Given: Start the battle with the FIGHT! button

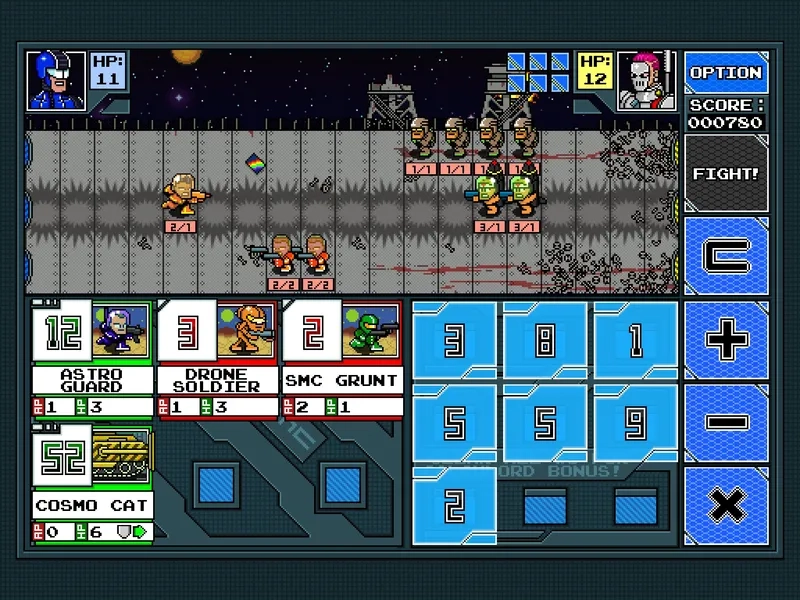Looking at the screenshot, I should tap(726, 174).
